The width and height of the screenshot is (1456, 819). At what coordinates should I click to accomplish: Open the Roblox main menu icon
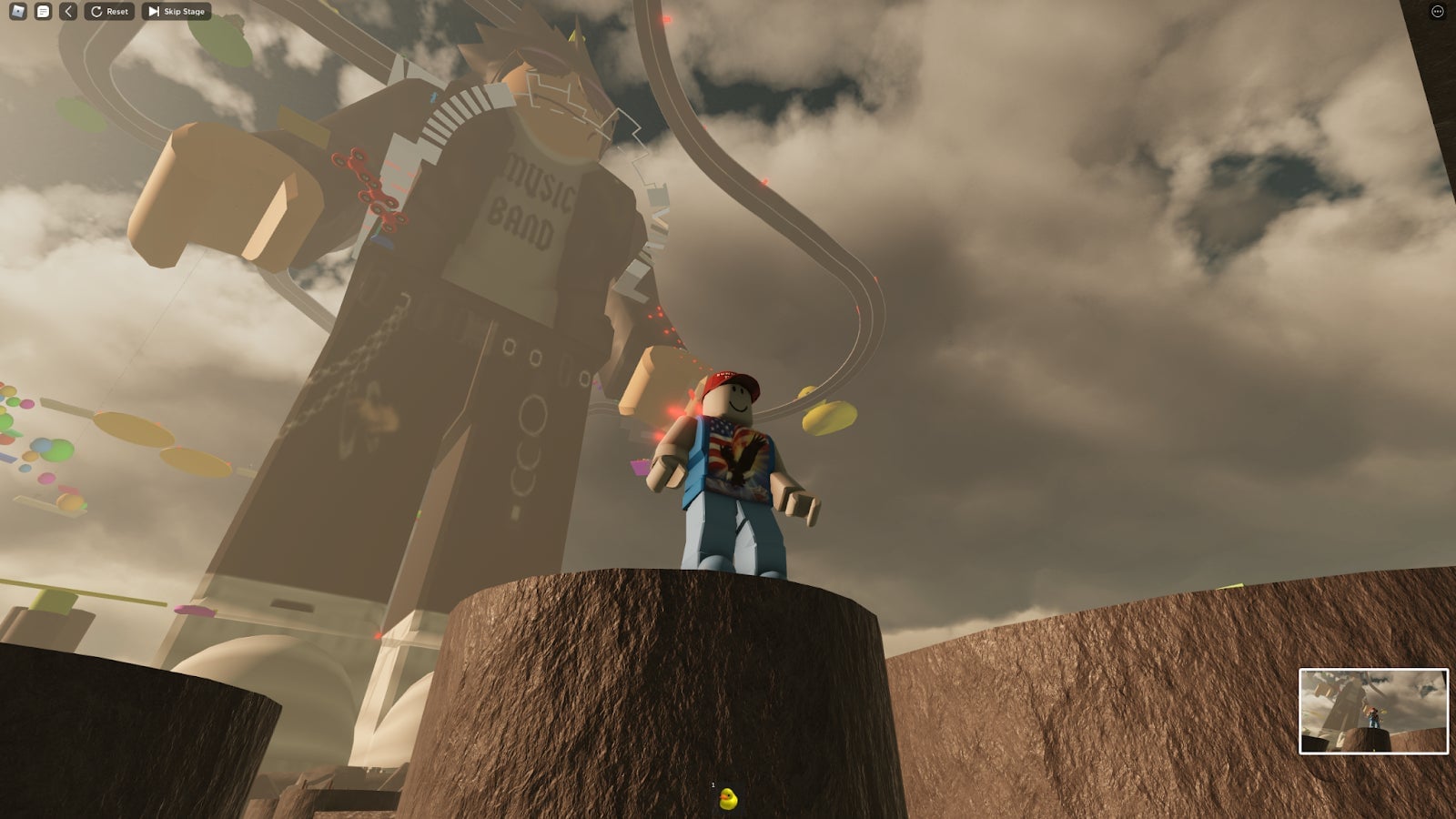[x=18, y=11]
